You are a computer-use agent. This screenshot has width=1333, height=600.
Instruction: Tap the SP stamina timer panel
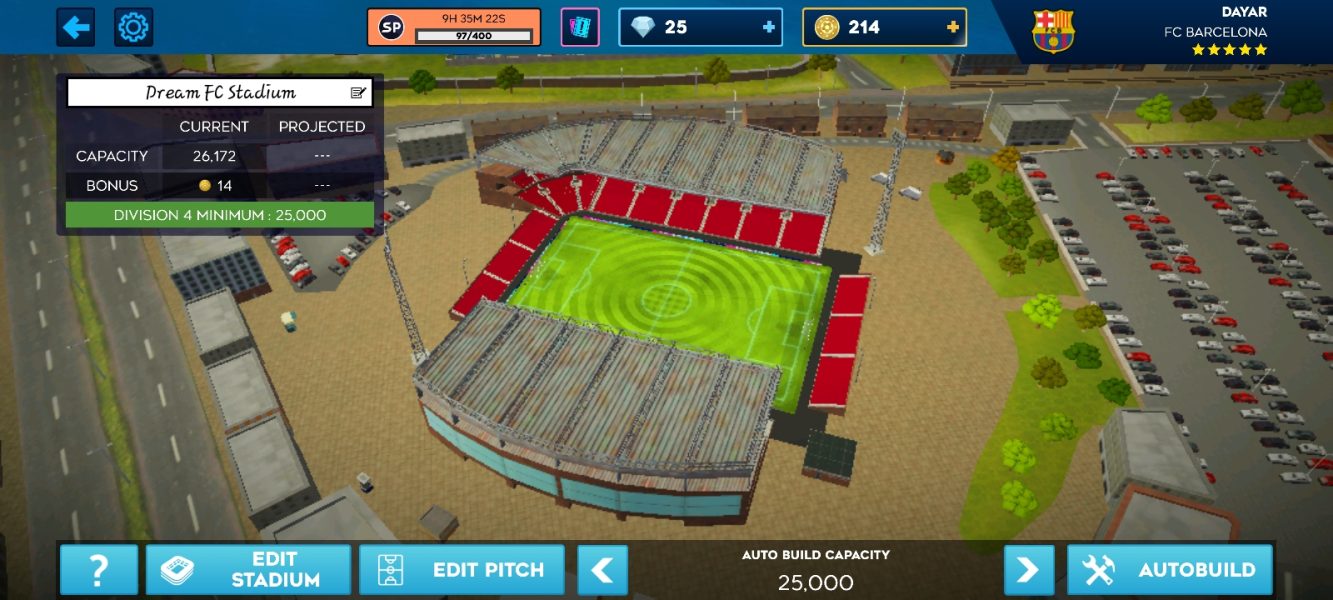click(x=454, y=27)
